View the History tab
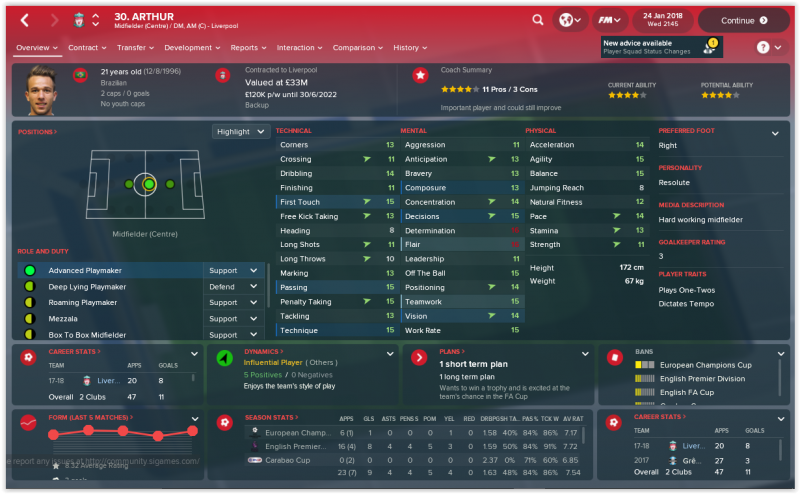Image resolution: width=800 pixels, height=494 pixels. click(408, 47)
